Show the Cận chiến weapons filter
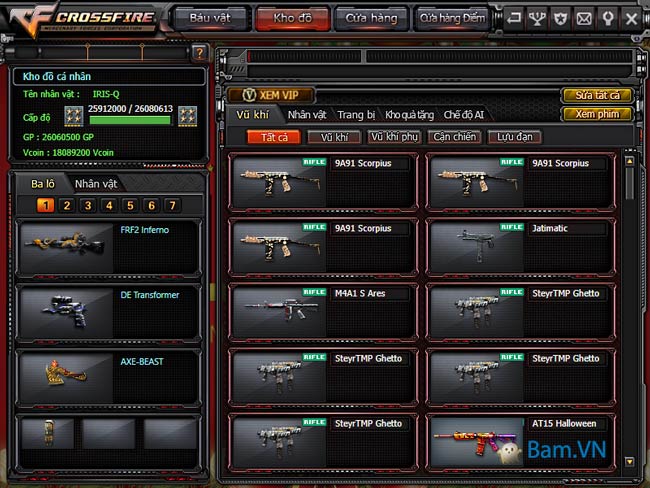The image size is (650, 488). point(454,136)
